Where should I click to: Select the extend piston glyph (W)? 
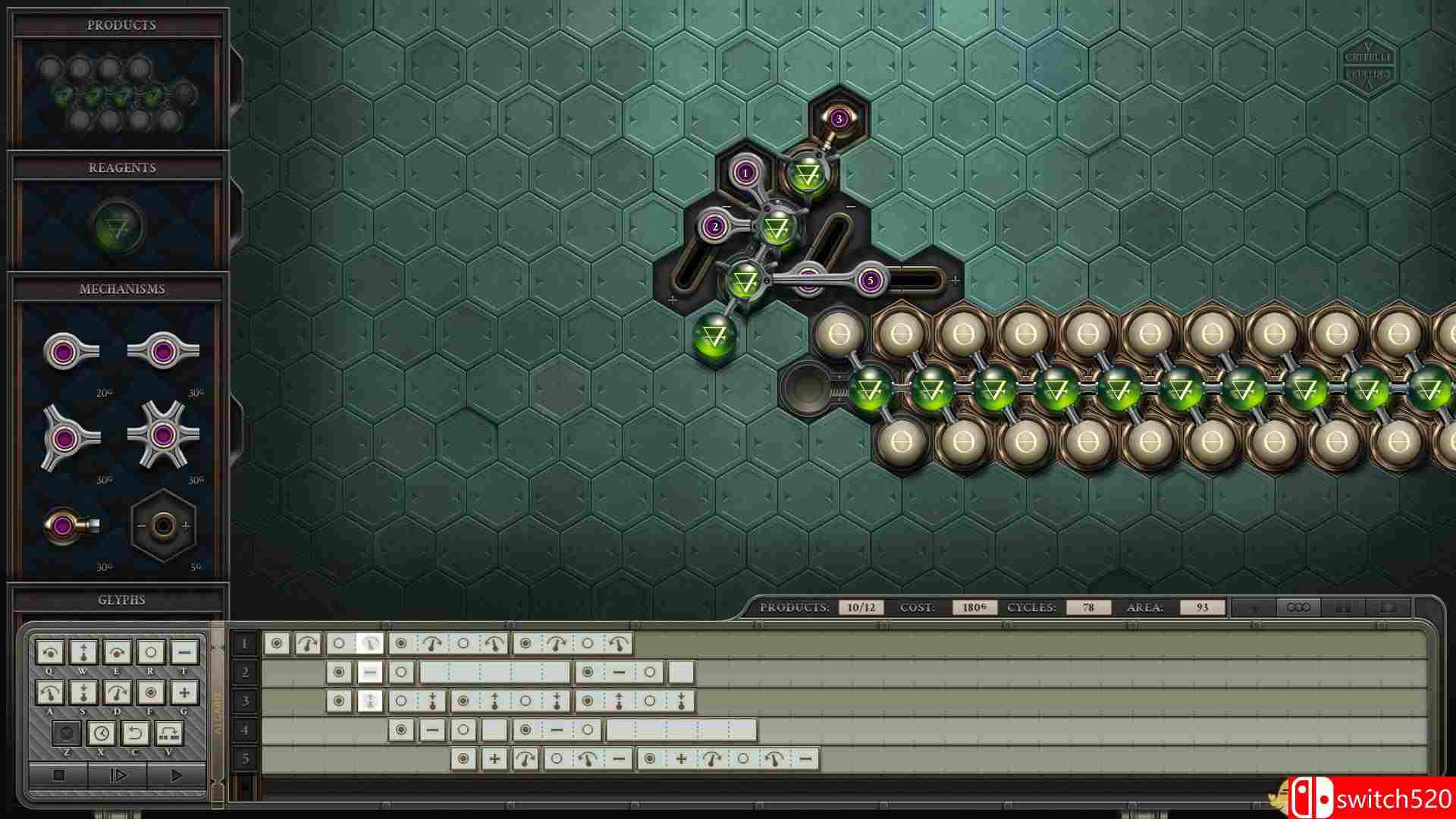(x=83, y=652)
